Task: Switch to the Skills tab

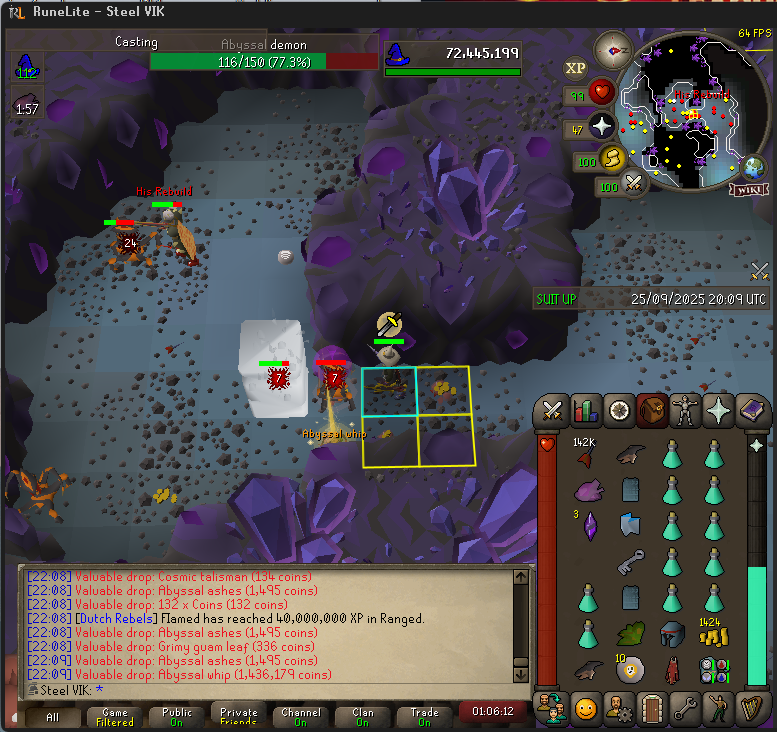Action: [x=585, y=411]
